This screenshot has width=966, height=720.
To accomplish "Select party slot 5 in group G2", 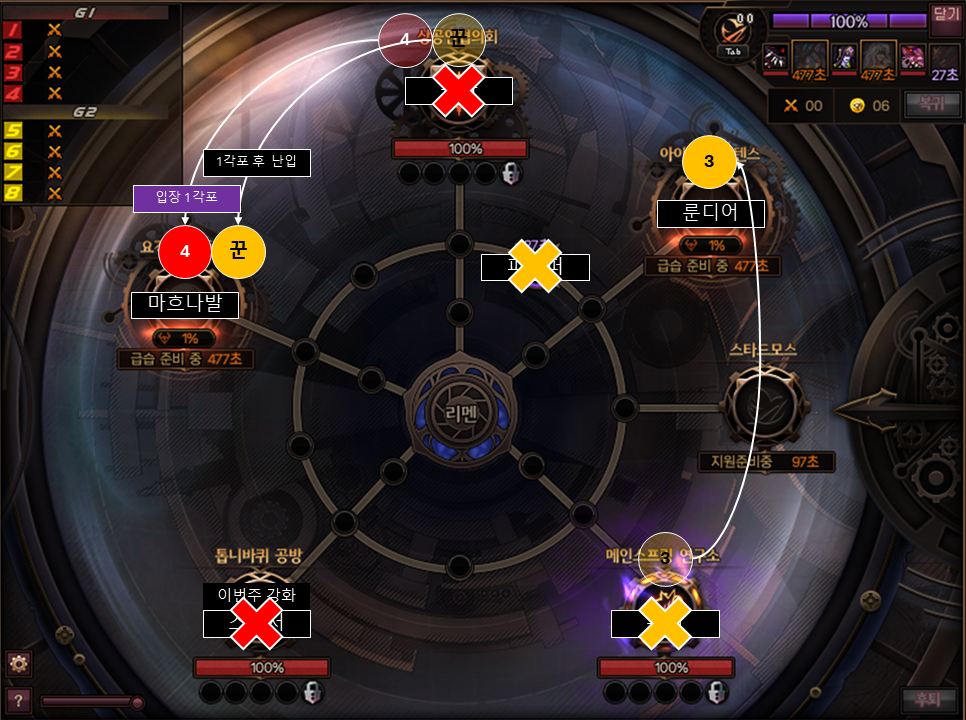I will (x=14, y=130).
